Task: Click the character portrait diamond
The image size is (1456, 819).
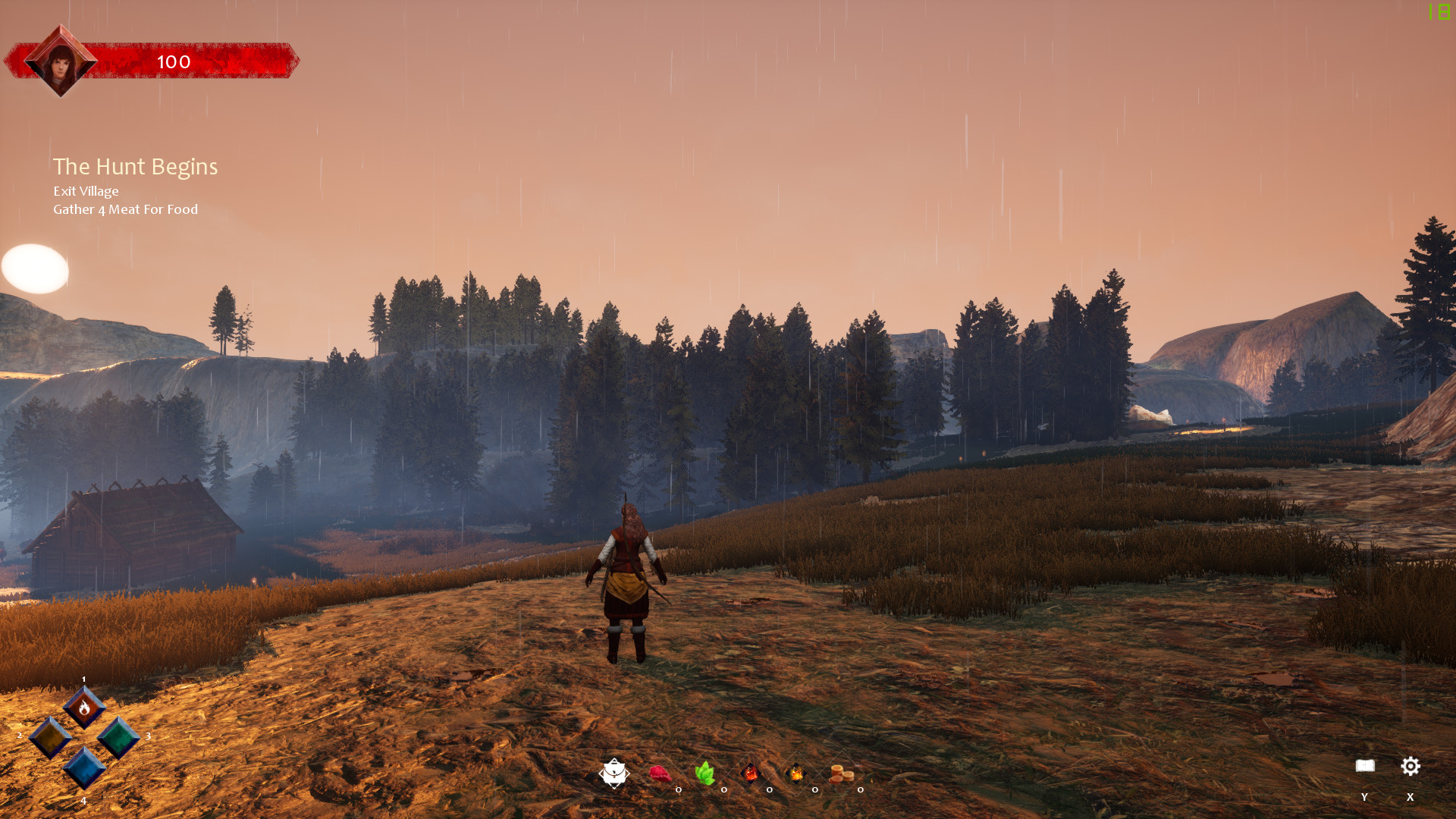Action: point(61,61)
